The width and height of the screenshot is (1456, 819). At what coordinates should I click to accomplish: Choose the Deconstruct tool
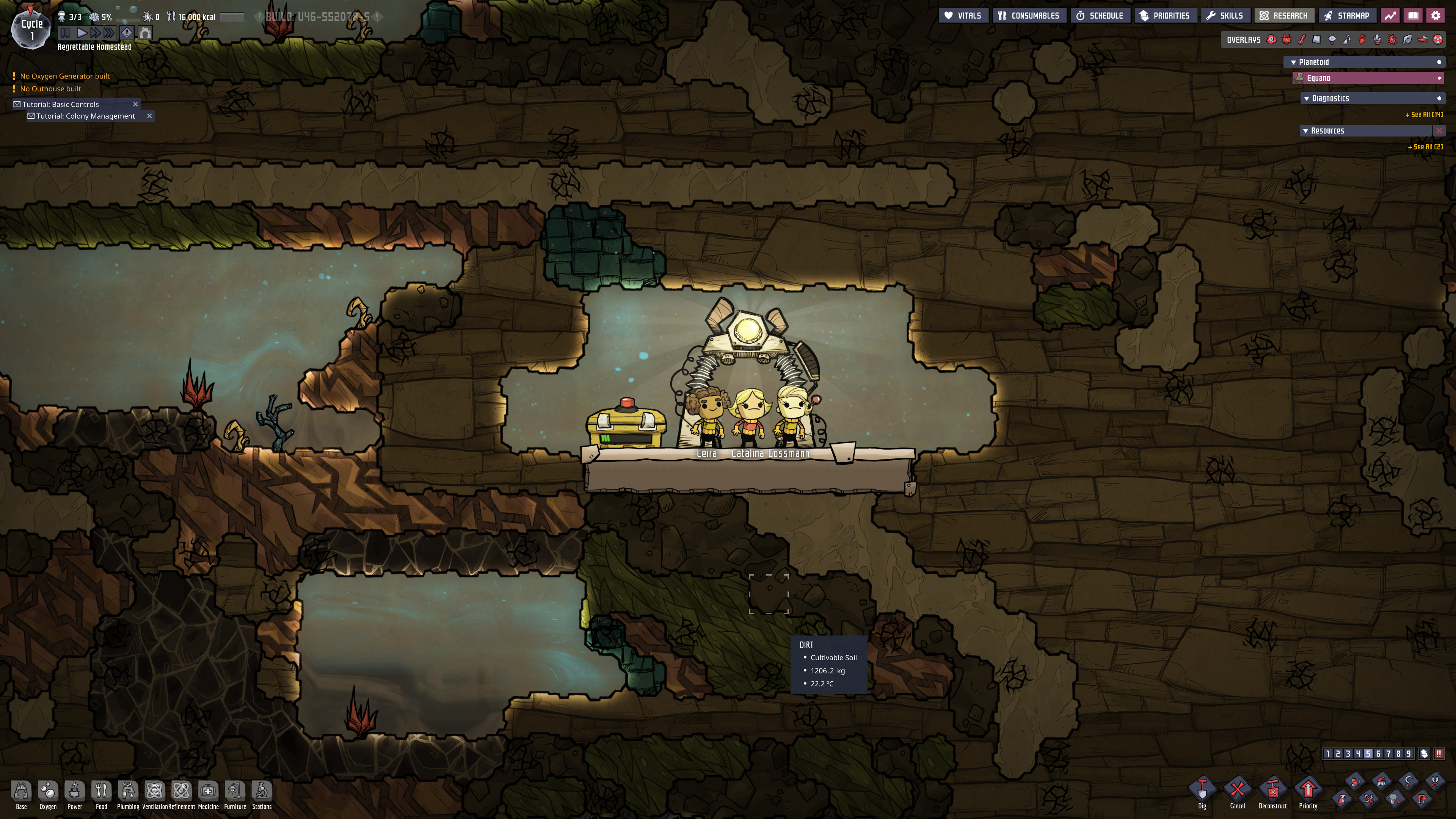click(1272, 791)
